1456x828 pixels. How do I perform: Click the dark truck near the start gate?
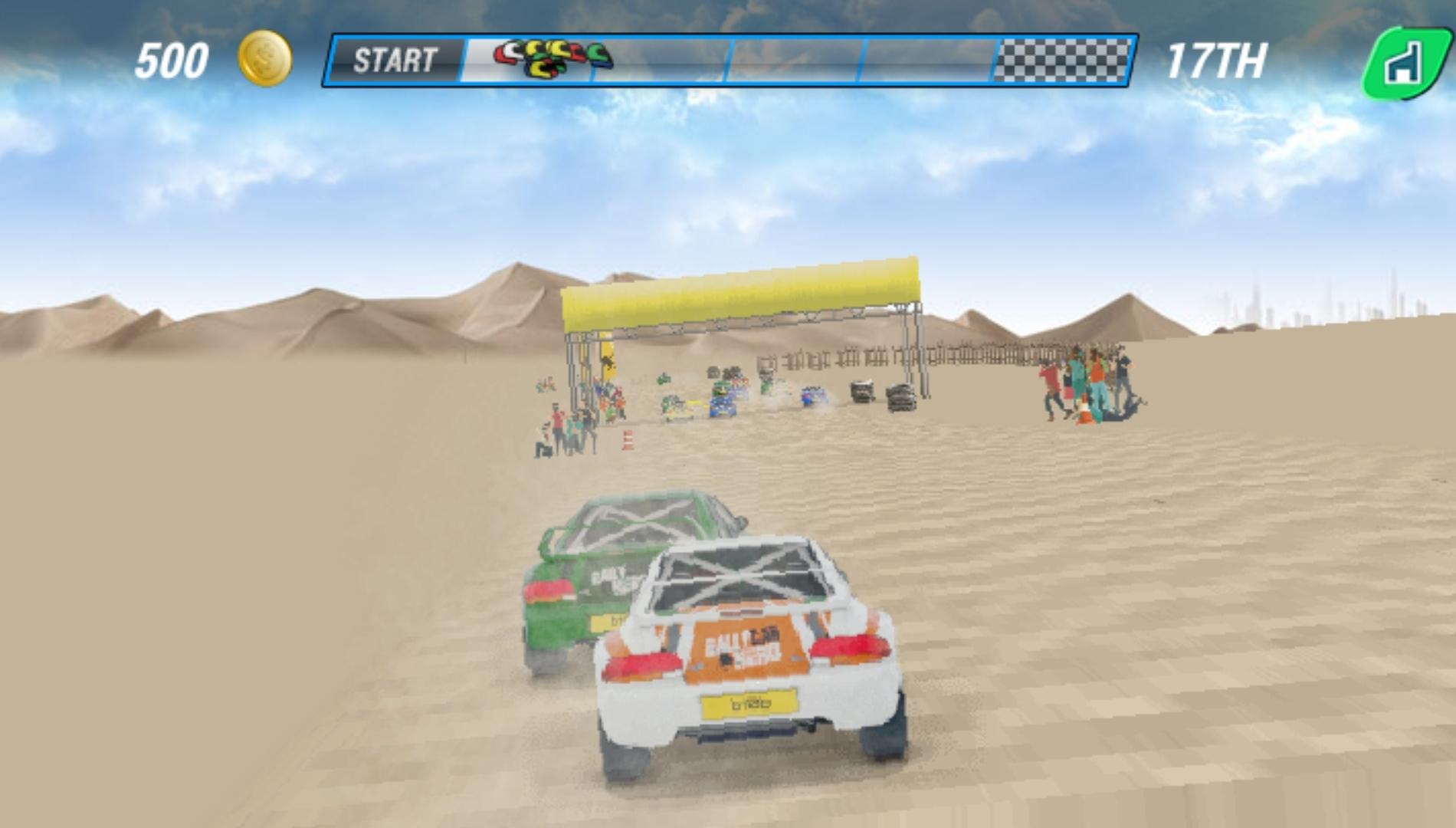[x=861, y=391]
